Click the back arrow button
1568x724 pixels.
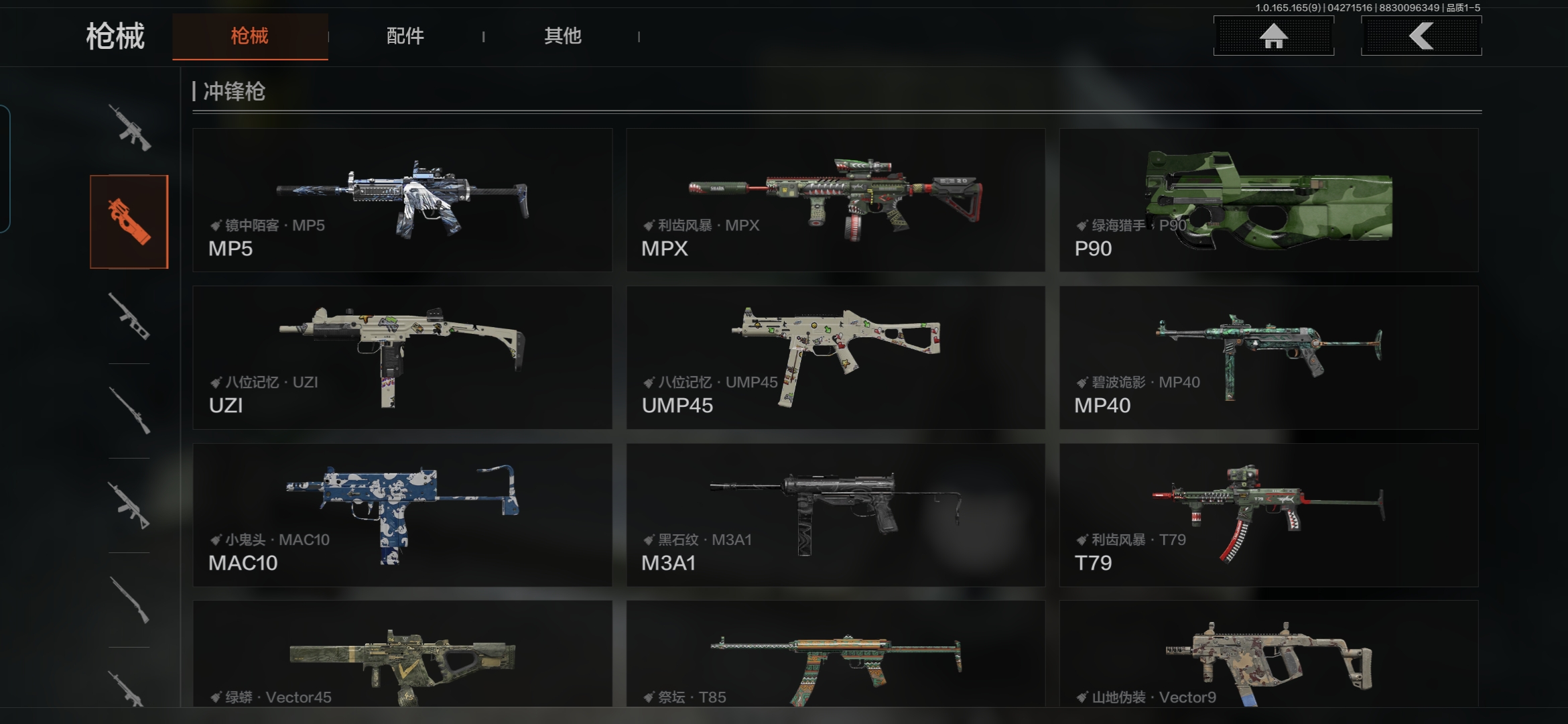pos(1421,36)
